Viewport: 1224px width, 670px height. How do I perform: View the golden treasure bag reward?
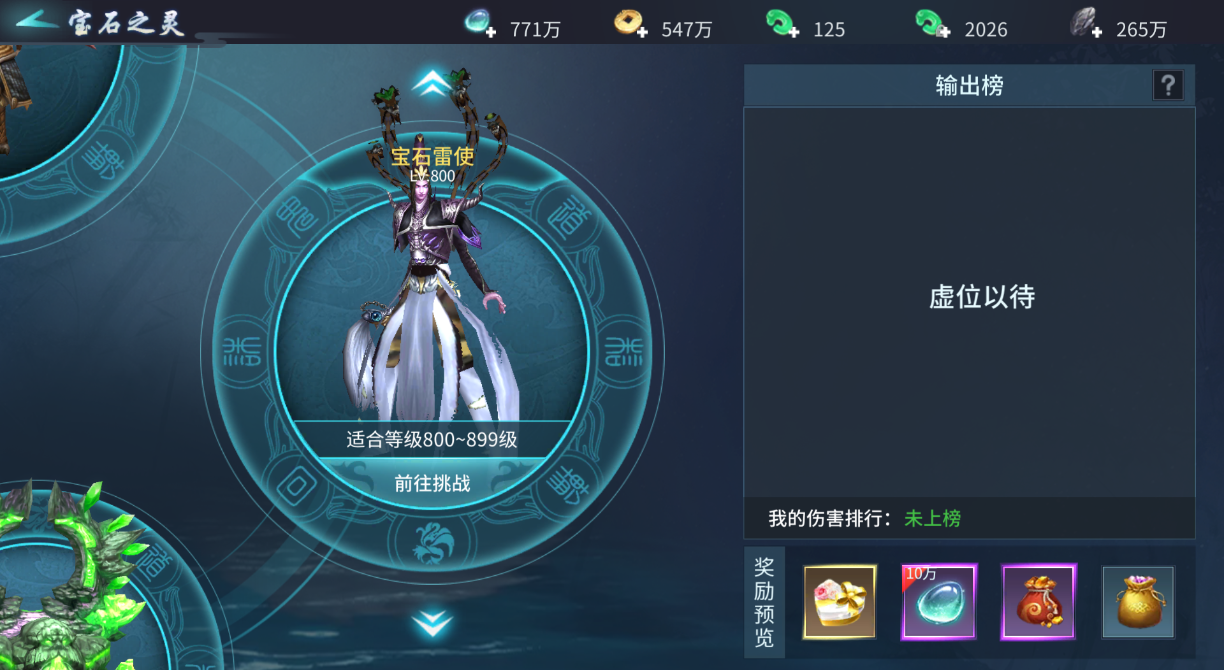coord(1138,602)
